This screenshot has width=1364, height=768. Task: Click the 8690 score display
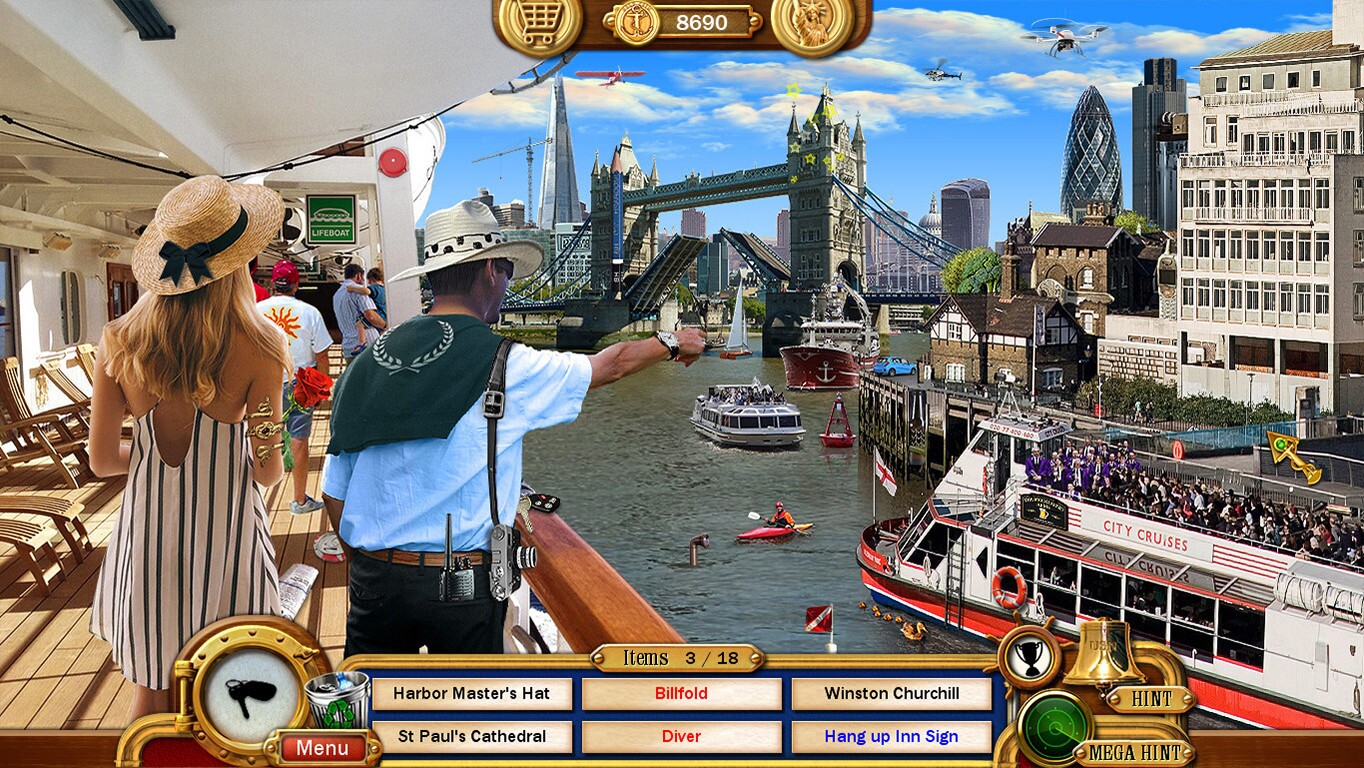point(703,22)
